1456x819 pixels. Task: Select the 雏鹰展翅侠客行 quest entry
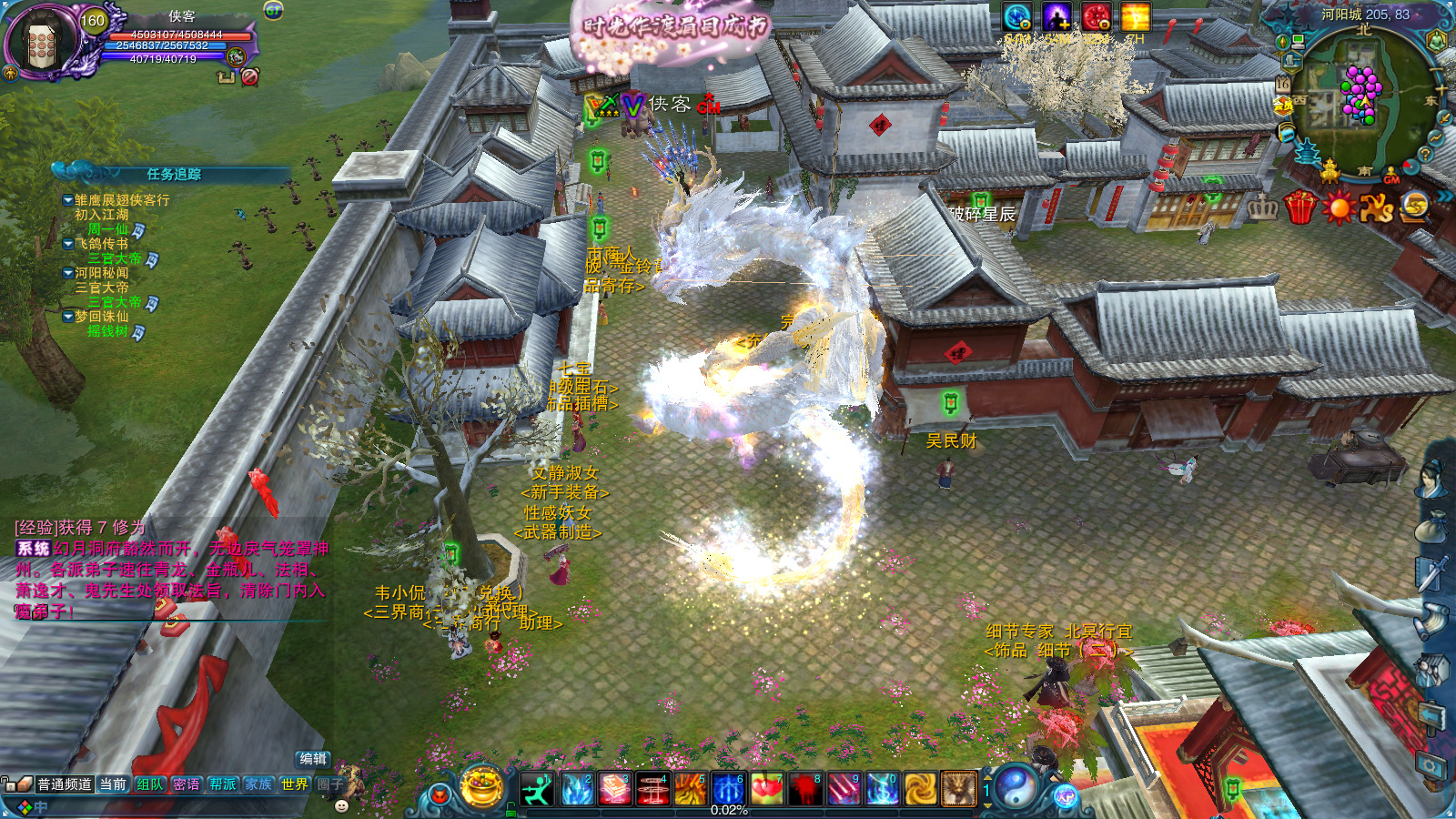(x=122, y=200)
